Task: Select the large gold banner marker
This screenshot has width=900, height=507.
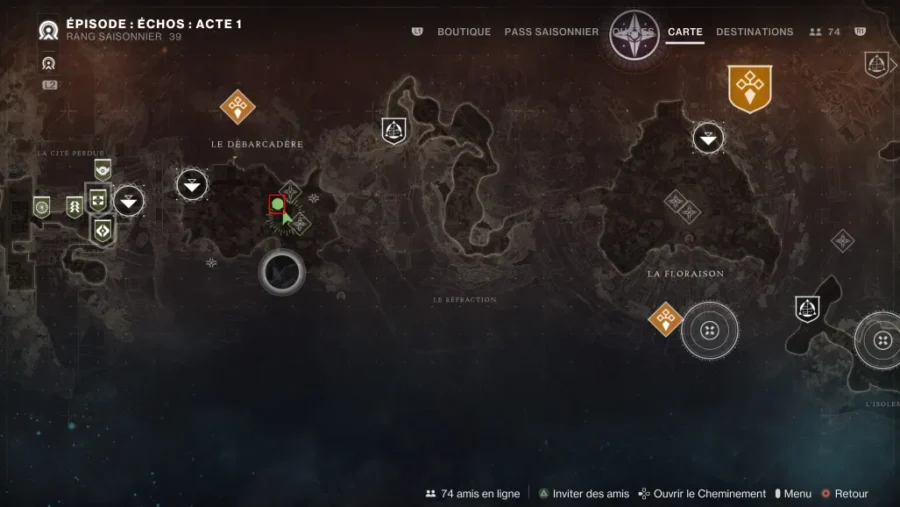Action: pyautogui.click(x=749, y=88)
